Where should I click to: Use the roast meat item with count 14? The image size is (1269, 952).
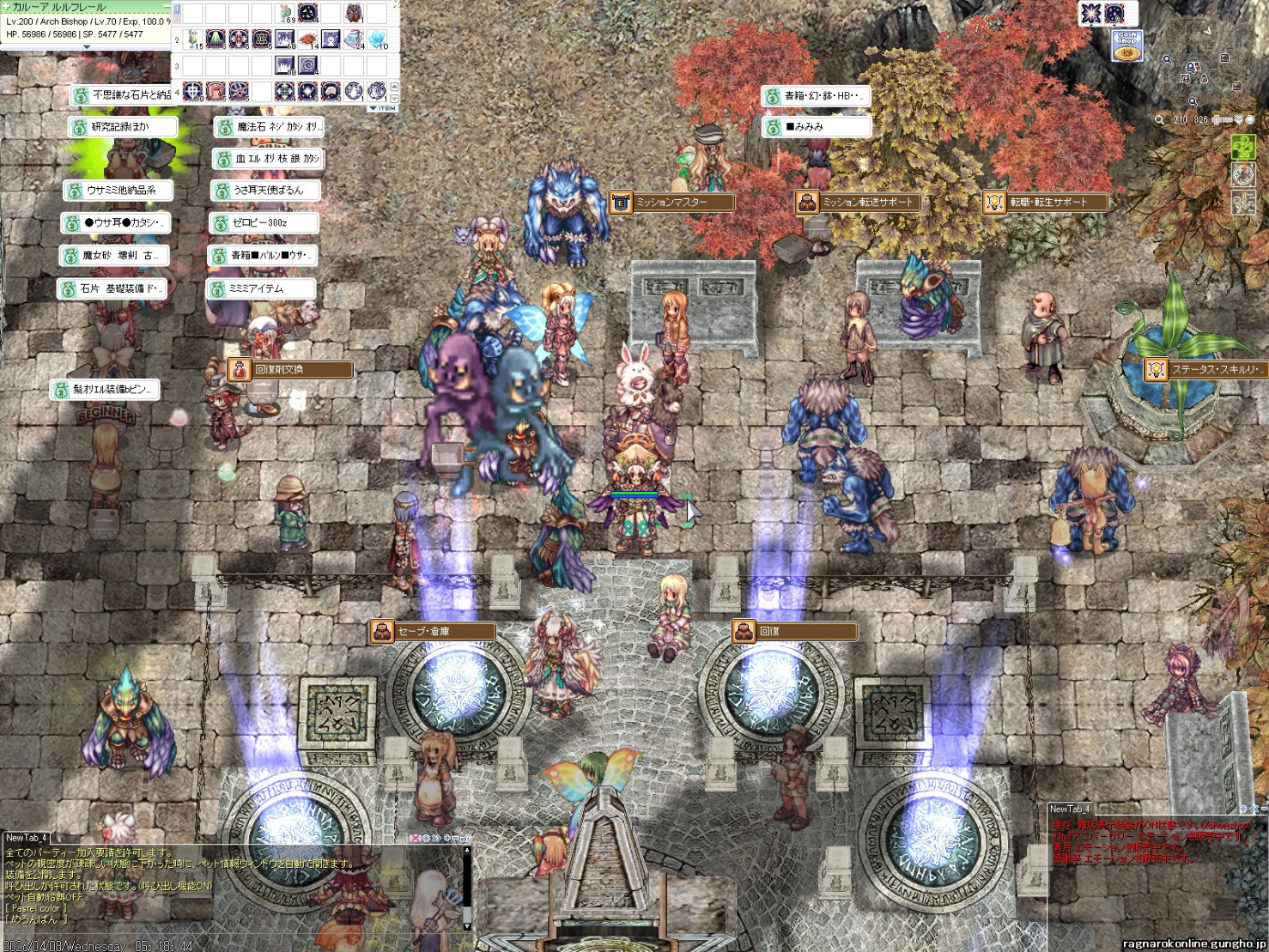pyautogui.click(x=308, y=39)
